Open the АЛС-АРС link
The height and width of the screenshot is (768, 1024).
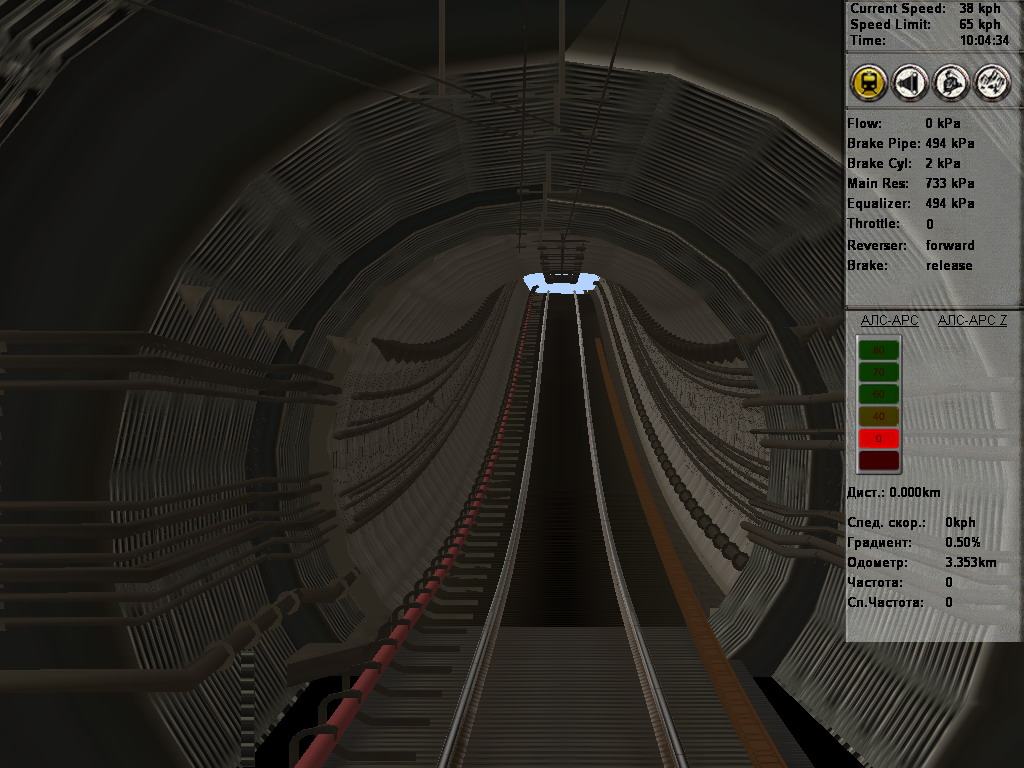[x=889, y=320]
